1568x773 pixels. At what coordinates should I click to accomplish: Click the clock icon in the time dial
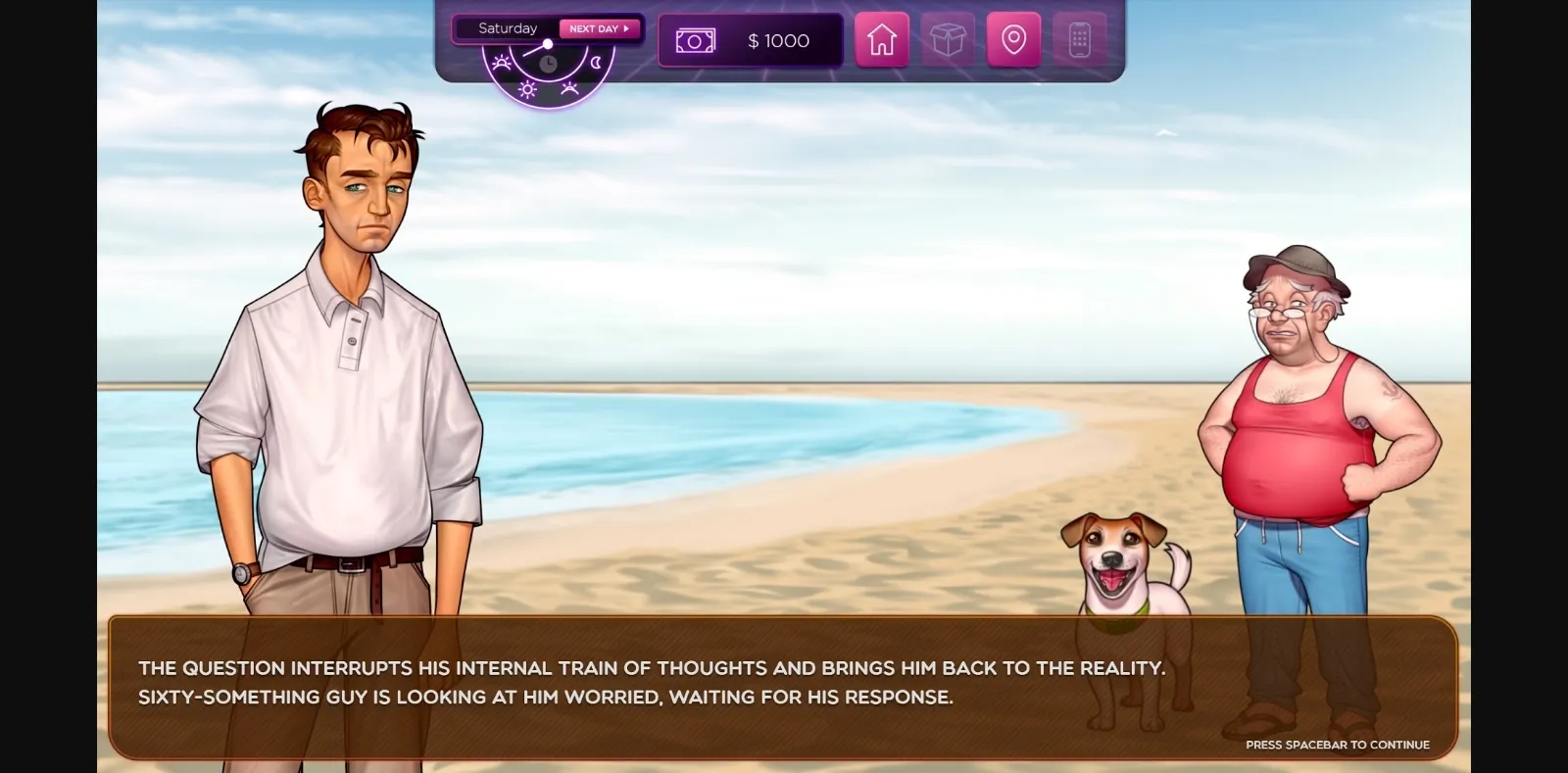click(549, 64)
